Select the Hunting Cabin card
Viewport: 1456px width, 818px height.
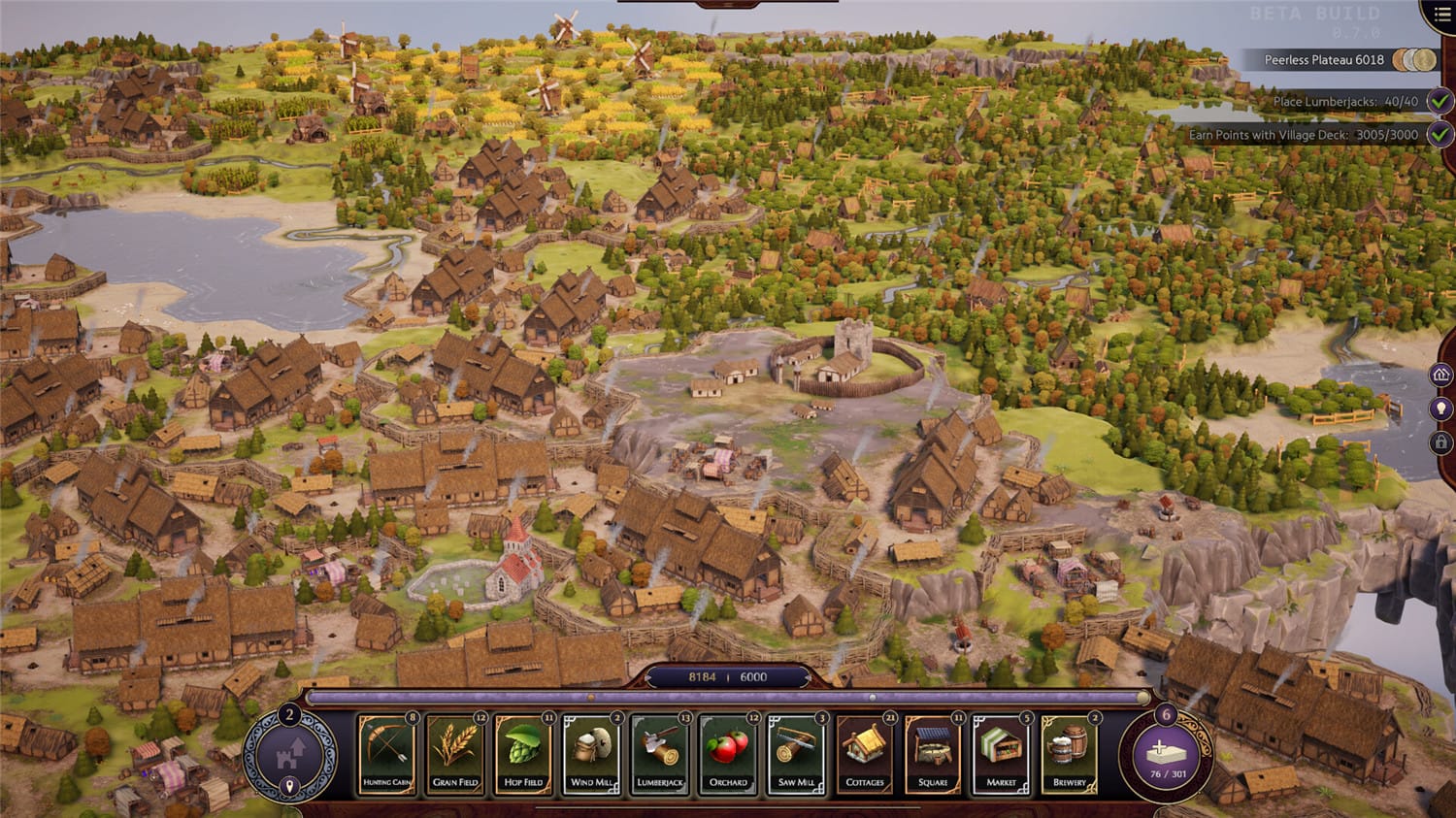385,755
